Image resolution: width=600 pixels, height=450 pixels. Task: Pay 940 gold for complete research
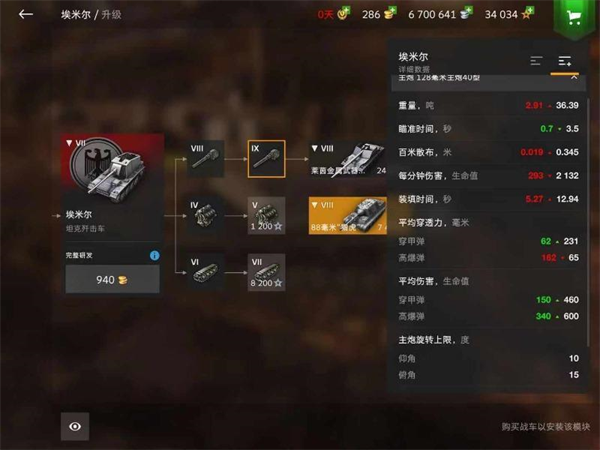tap(112, 280)
